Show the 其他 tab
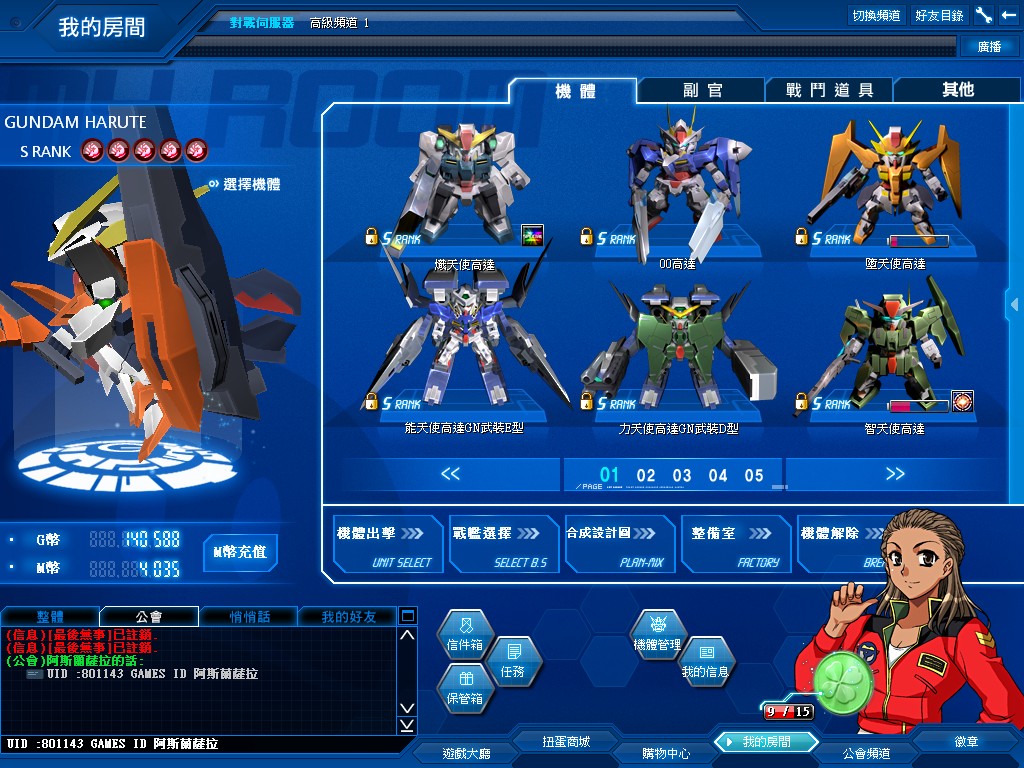1024x768 pixels. click(957, 90)
